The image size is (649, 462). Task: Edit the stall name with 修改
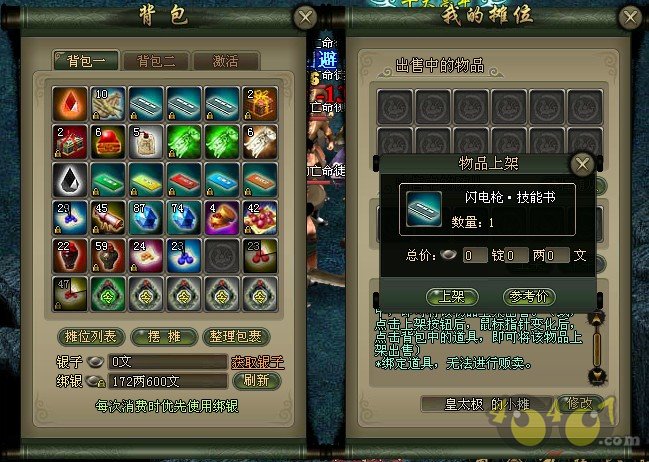(578, 404)
